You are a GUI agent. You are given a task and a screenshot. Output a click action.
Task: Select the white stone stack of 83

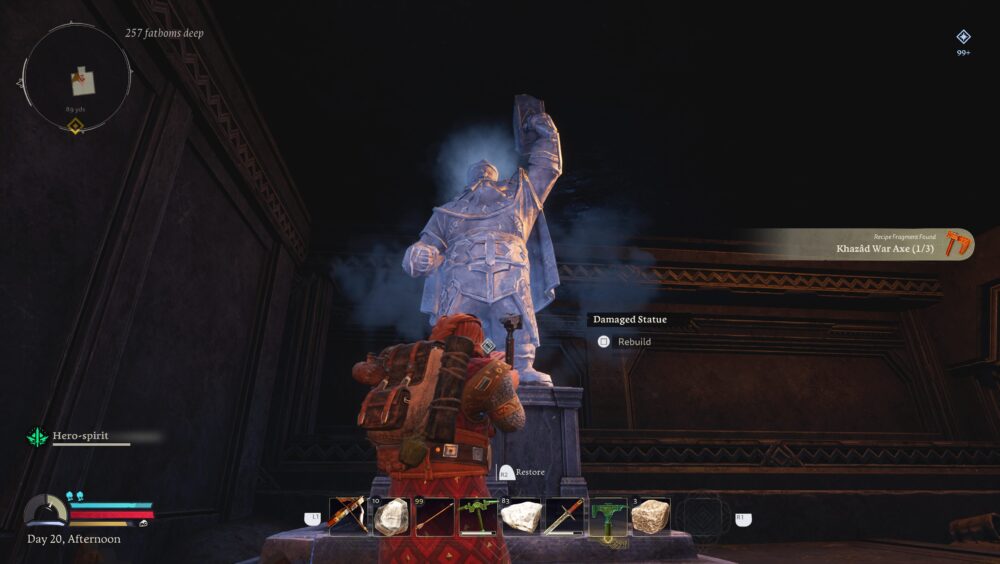coord(520,517)
